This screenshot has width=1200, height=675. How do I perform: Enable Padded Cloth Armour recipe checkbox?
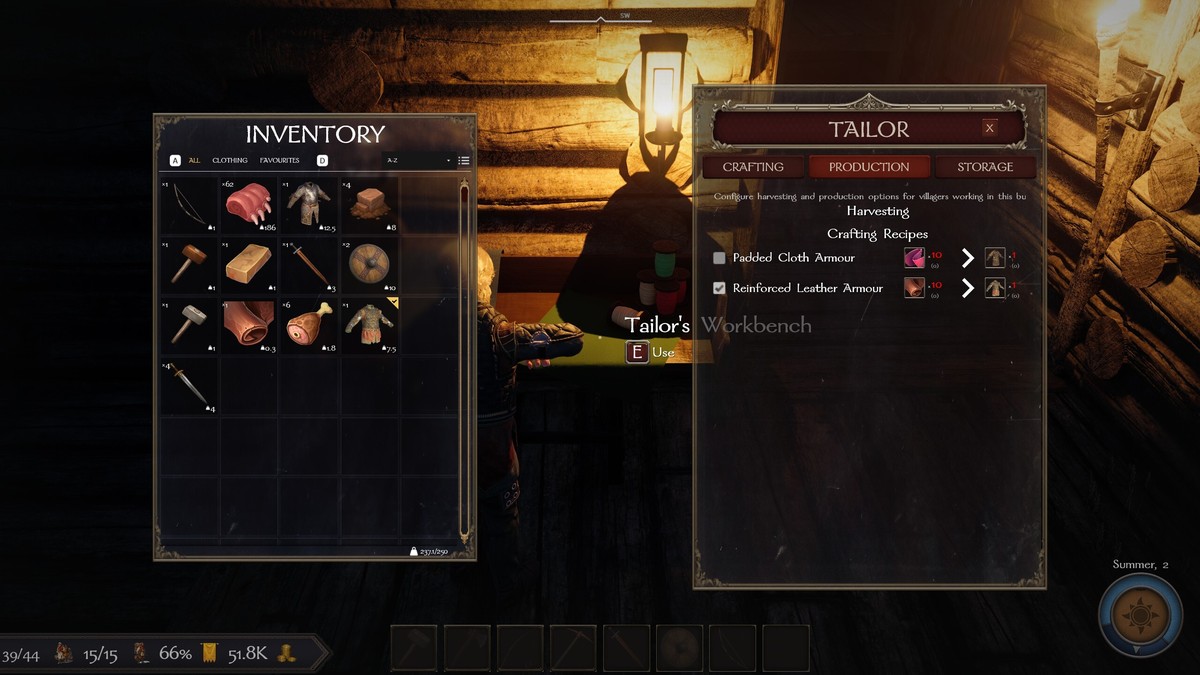pyautogui.click(x=719, y=258)
